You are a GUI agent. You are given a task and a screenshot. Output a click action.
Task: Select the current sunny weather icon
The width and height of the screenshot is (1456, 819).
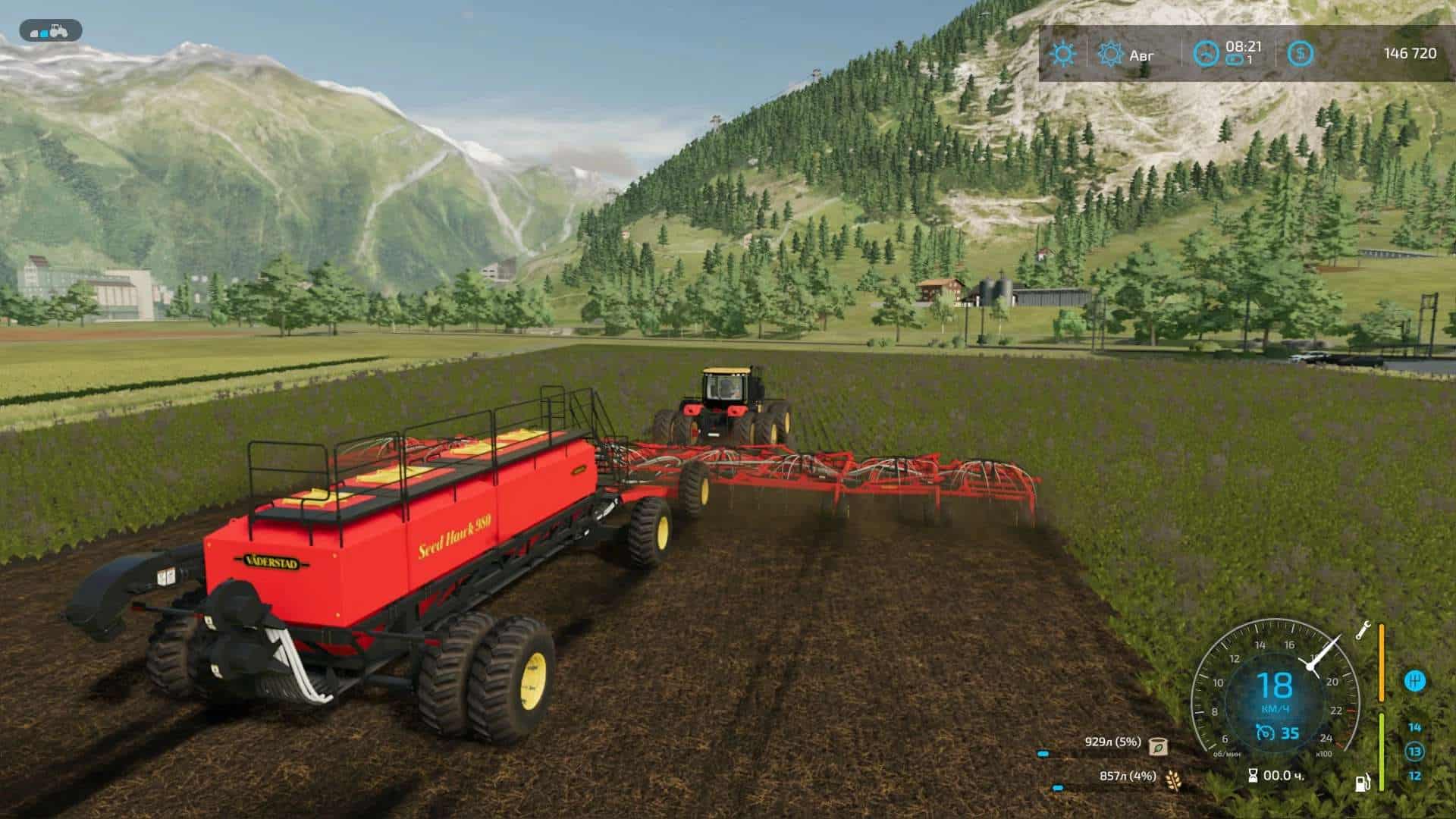point(1062,54)
